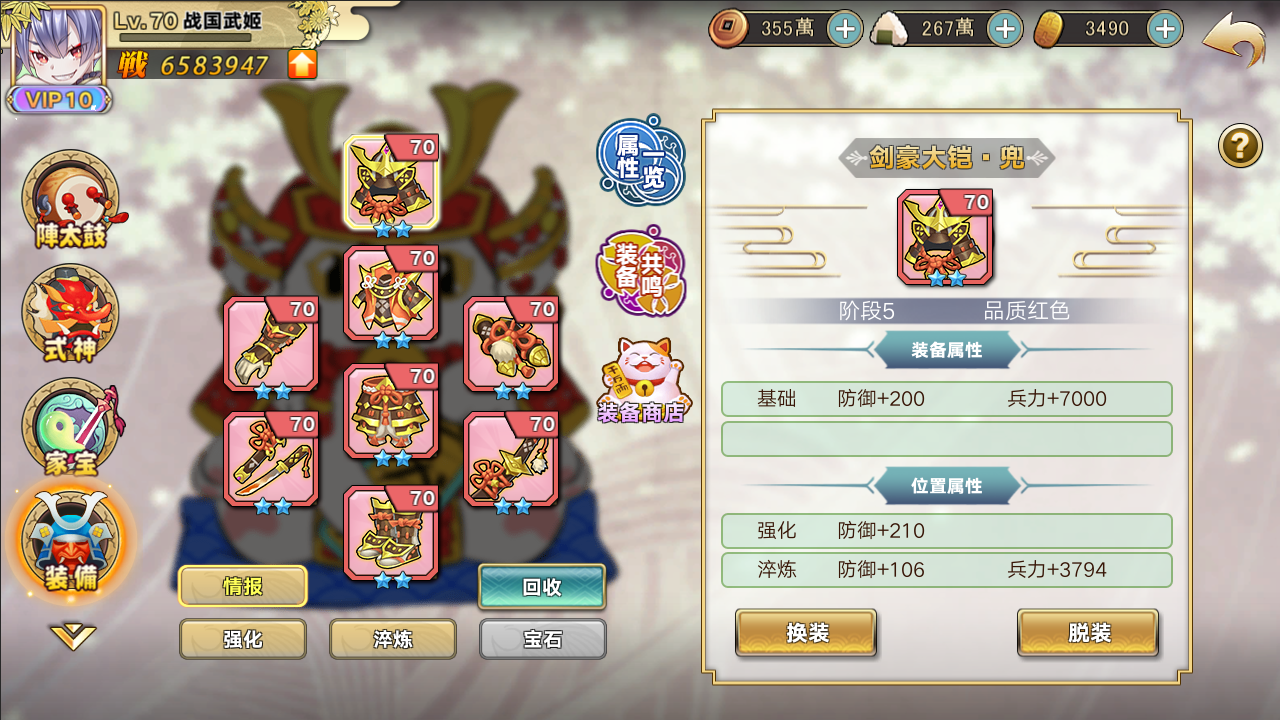Visit the 装备商店 lucky cat shop
The height and width of the screenshot is (720, 1280).
[641, 380]
